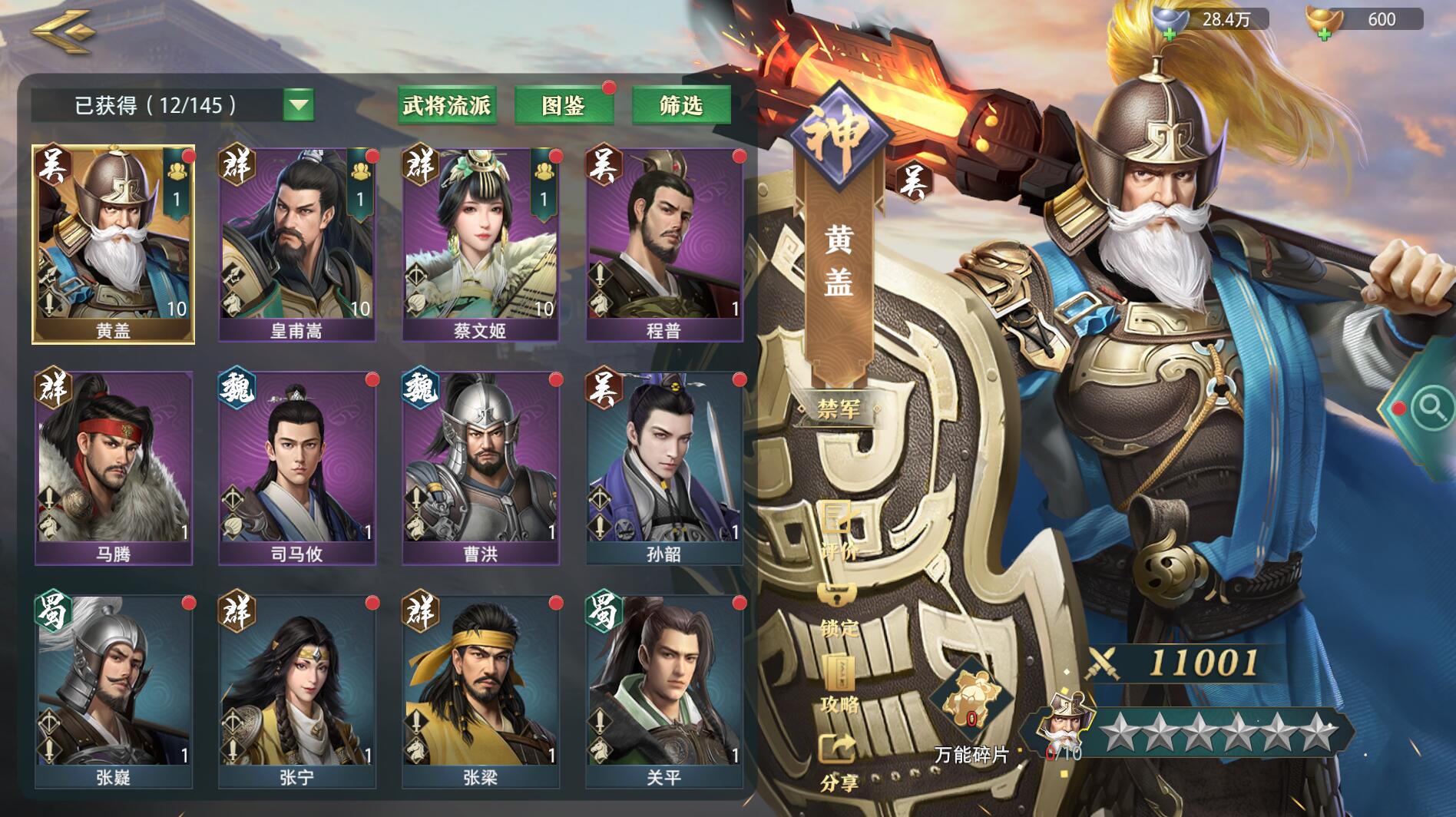1456x817 pixels.
Task: Select the 关平 hero card
Action: point(664,691)
